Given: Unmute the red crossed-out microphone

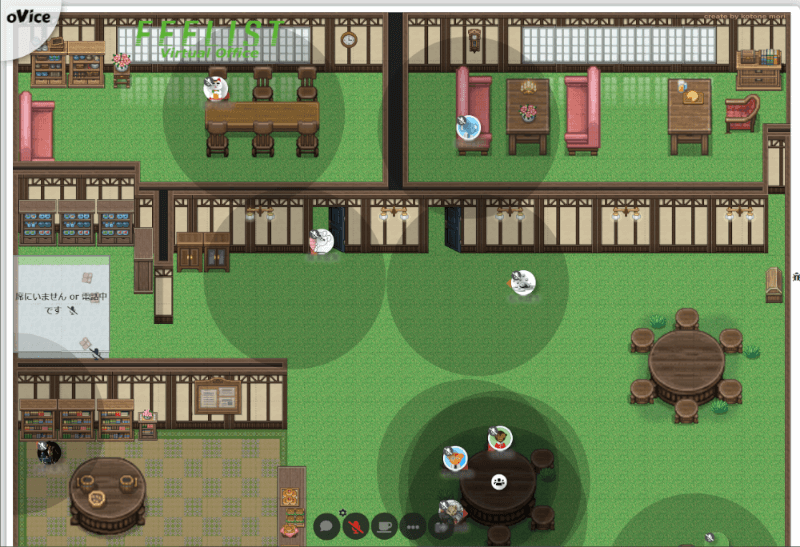Looking at the screenshot, I should (x=355, y=525).
